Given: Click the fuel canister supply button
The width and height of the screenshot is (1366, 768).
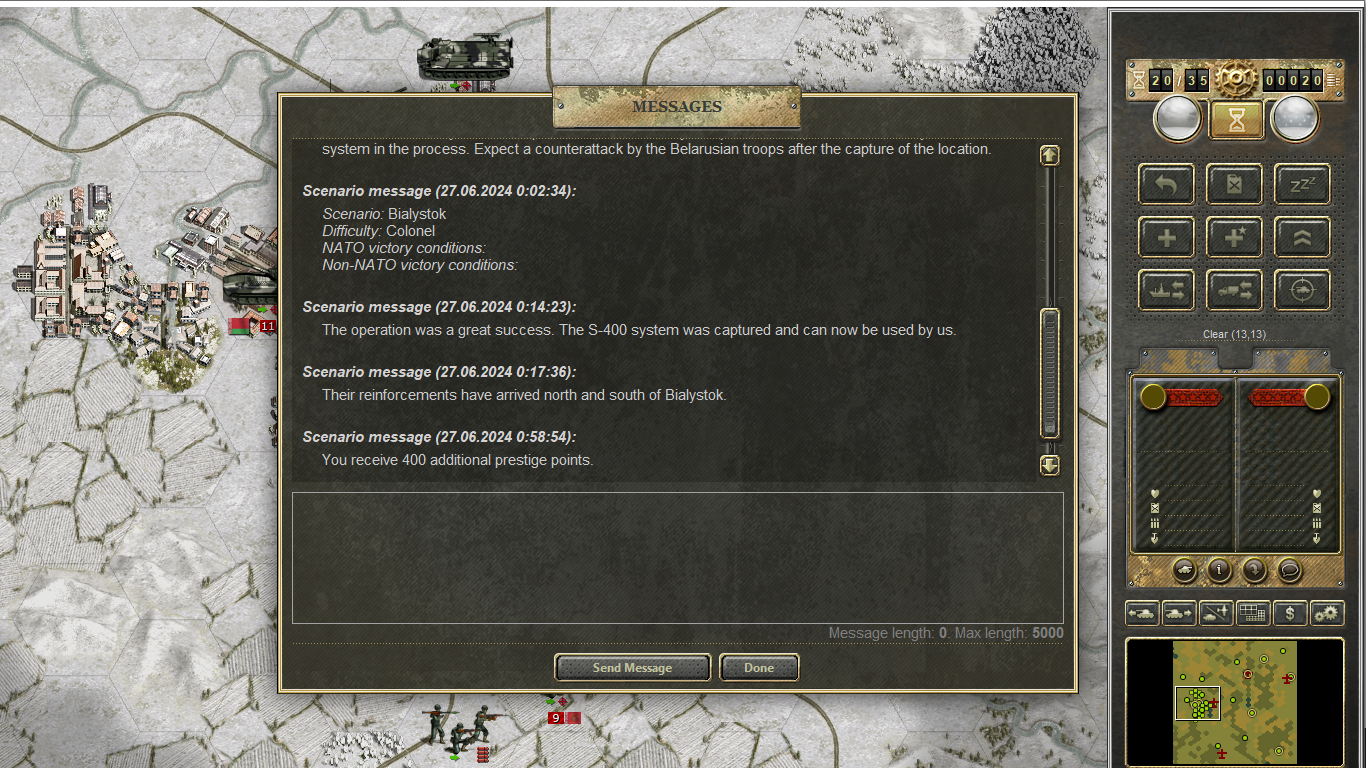Looking at the screenshot, I should tap(1234, 184).
